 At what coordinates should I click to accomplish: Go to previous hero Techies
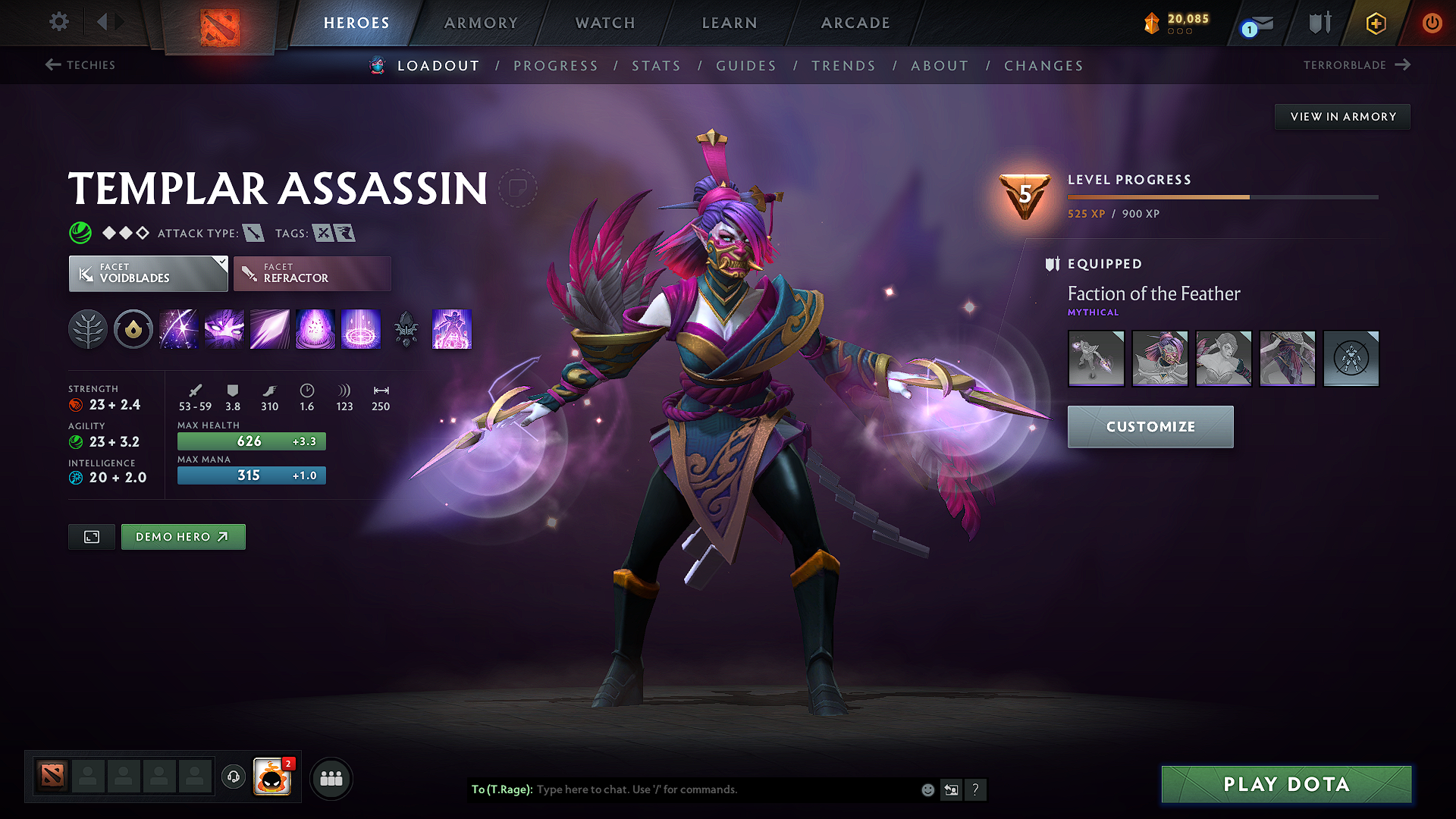[x=80, y=65]
